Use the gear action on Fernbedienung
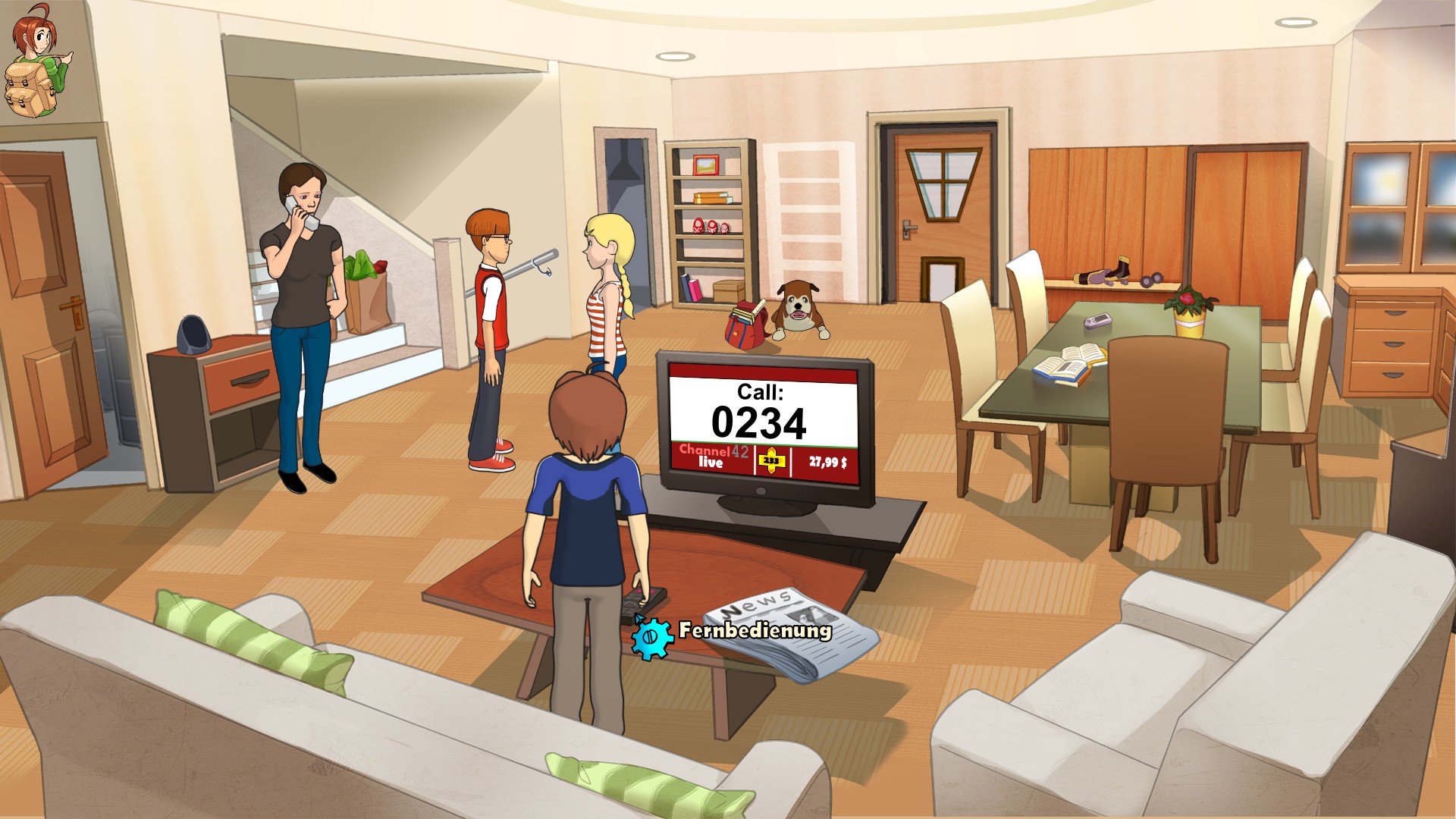The height and width of the screenshot is (819, 1456). click(x=651, y=638)
